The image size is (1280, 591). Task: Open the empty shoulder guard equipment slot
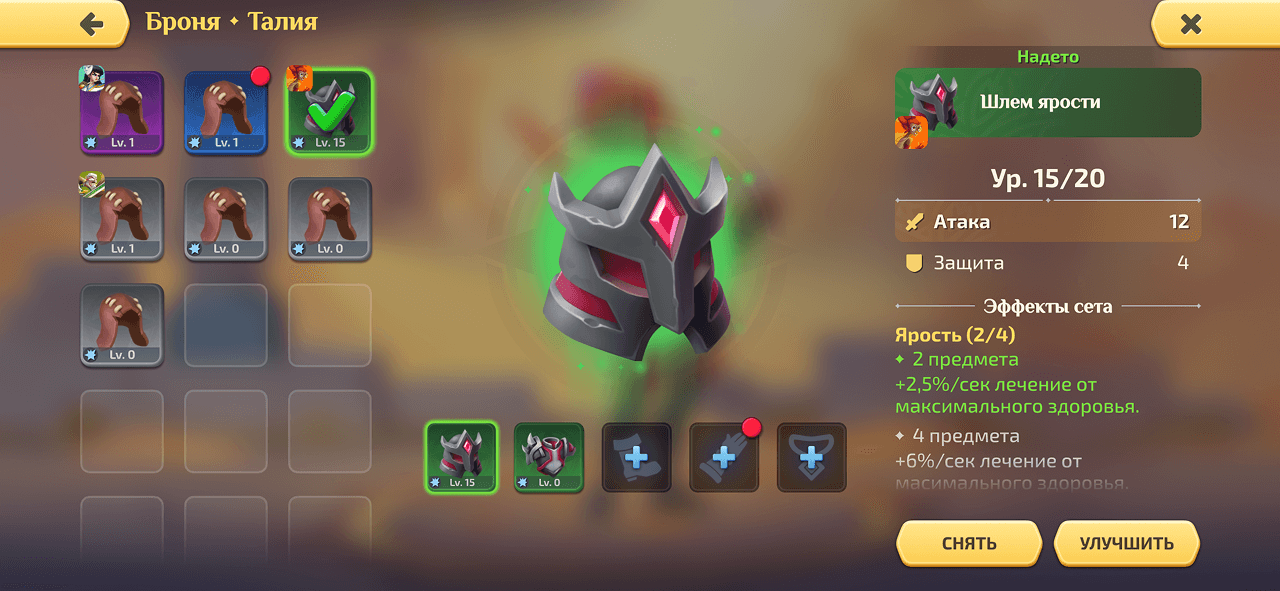(x=812, y=457)
